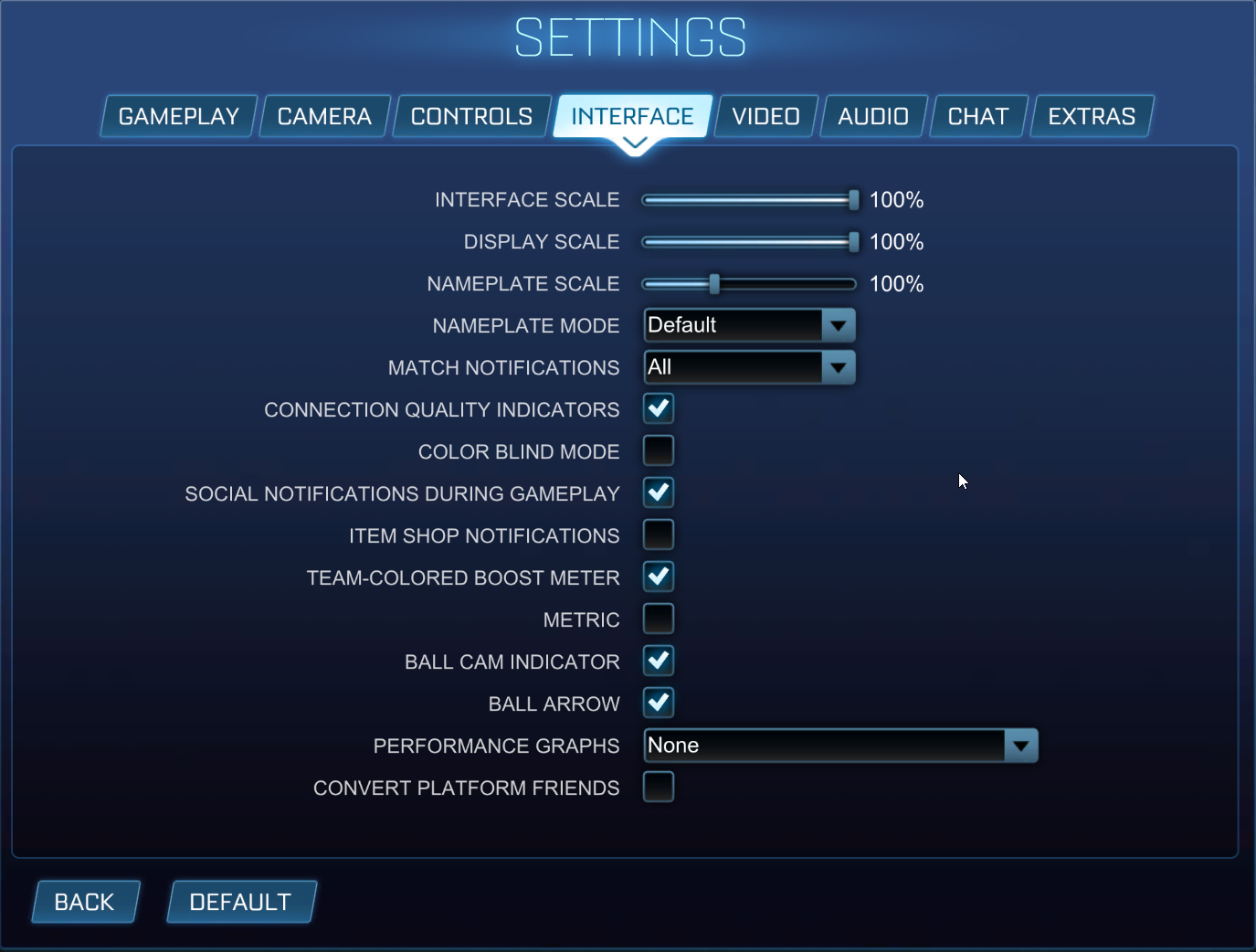Enable Convert Platform Friends
Viewport: 1256px width, 952px height.
(658, 787)
